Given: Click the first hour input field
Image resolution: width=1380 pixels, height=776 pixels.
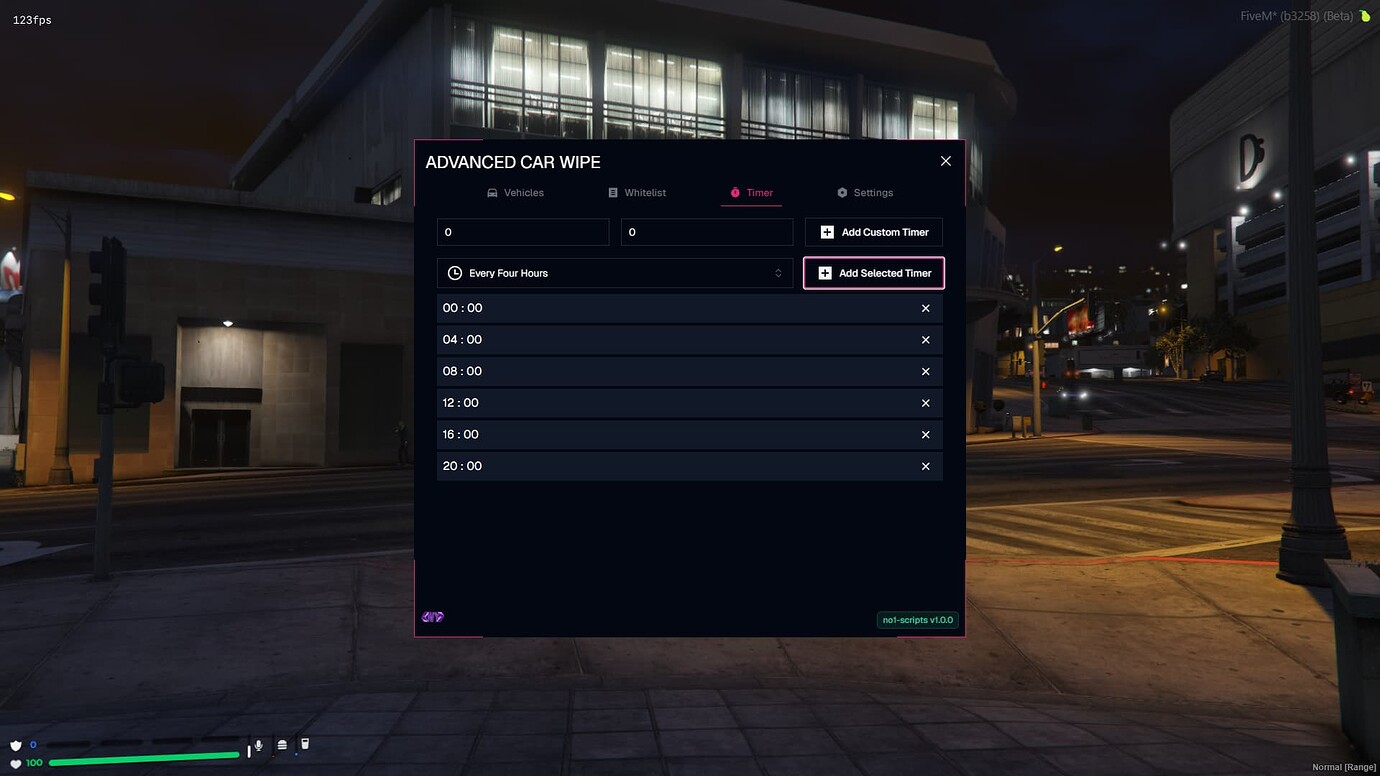Looking at the screenshot, I should 522,231.
